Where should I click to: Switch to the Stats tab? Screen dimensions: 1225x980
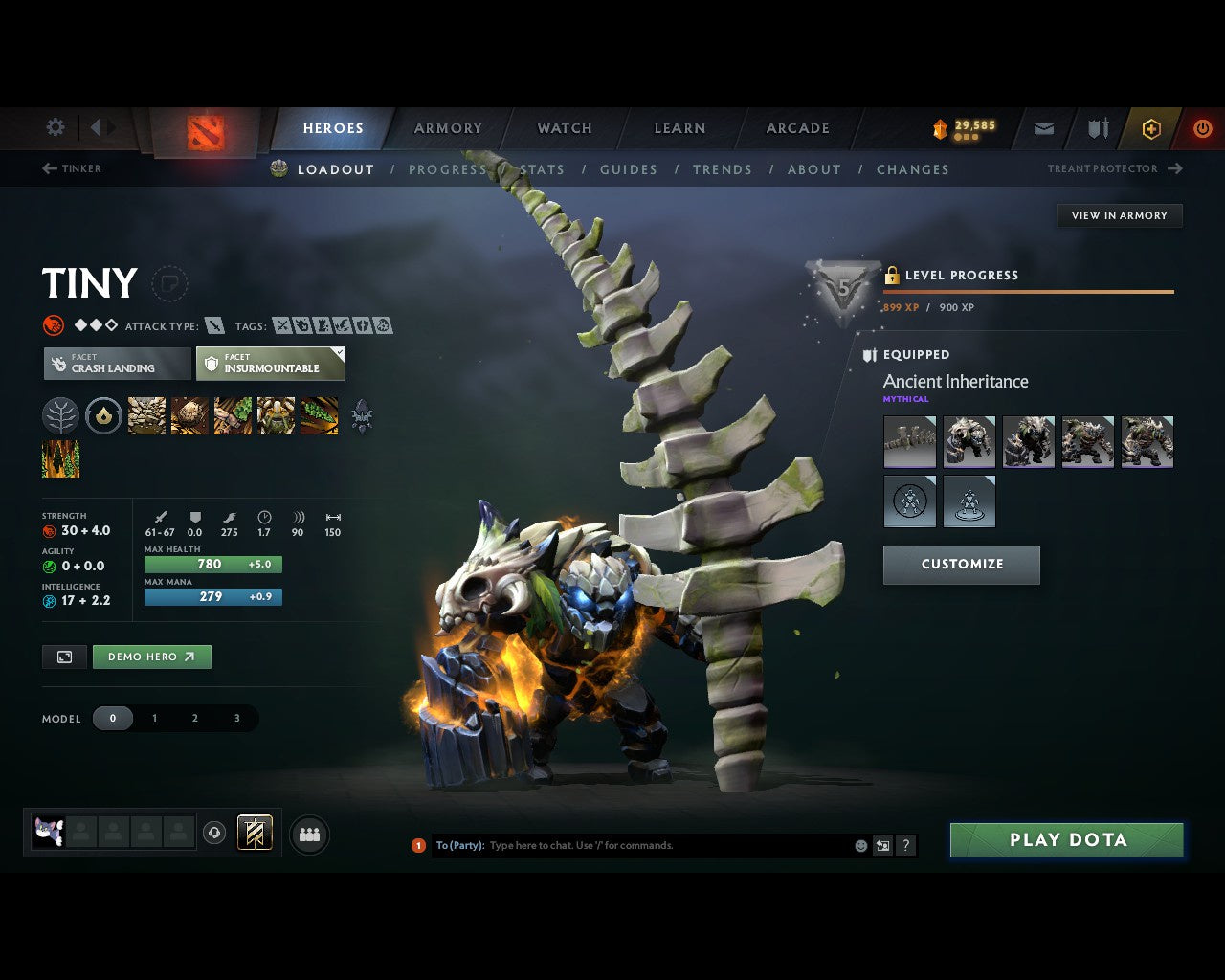pyautogui.click(x=541, y=169)
